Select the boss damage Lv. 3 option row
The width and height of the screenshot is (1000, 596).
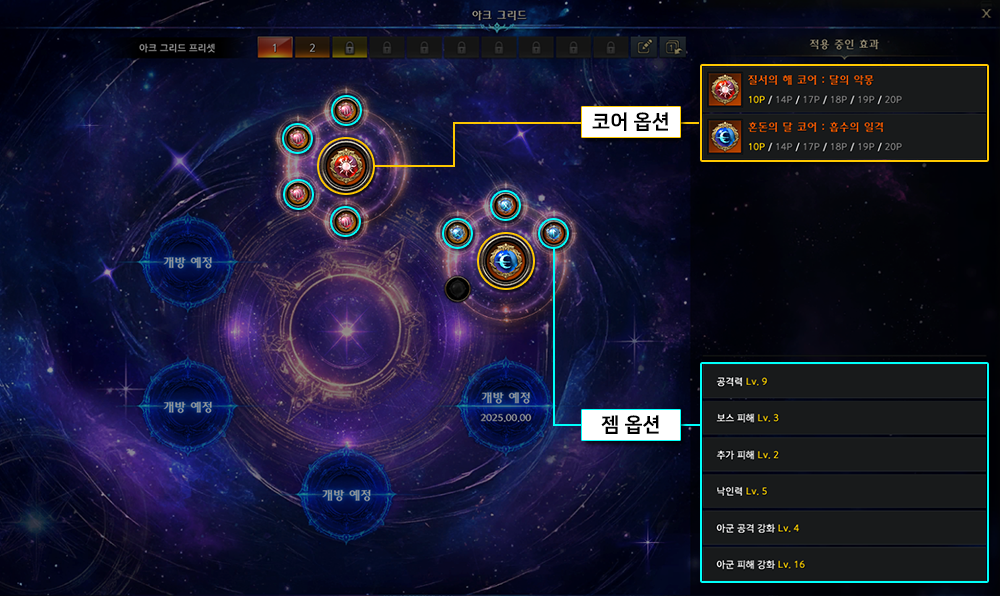point(844,418)
